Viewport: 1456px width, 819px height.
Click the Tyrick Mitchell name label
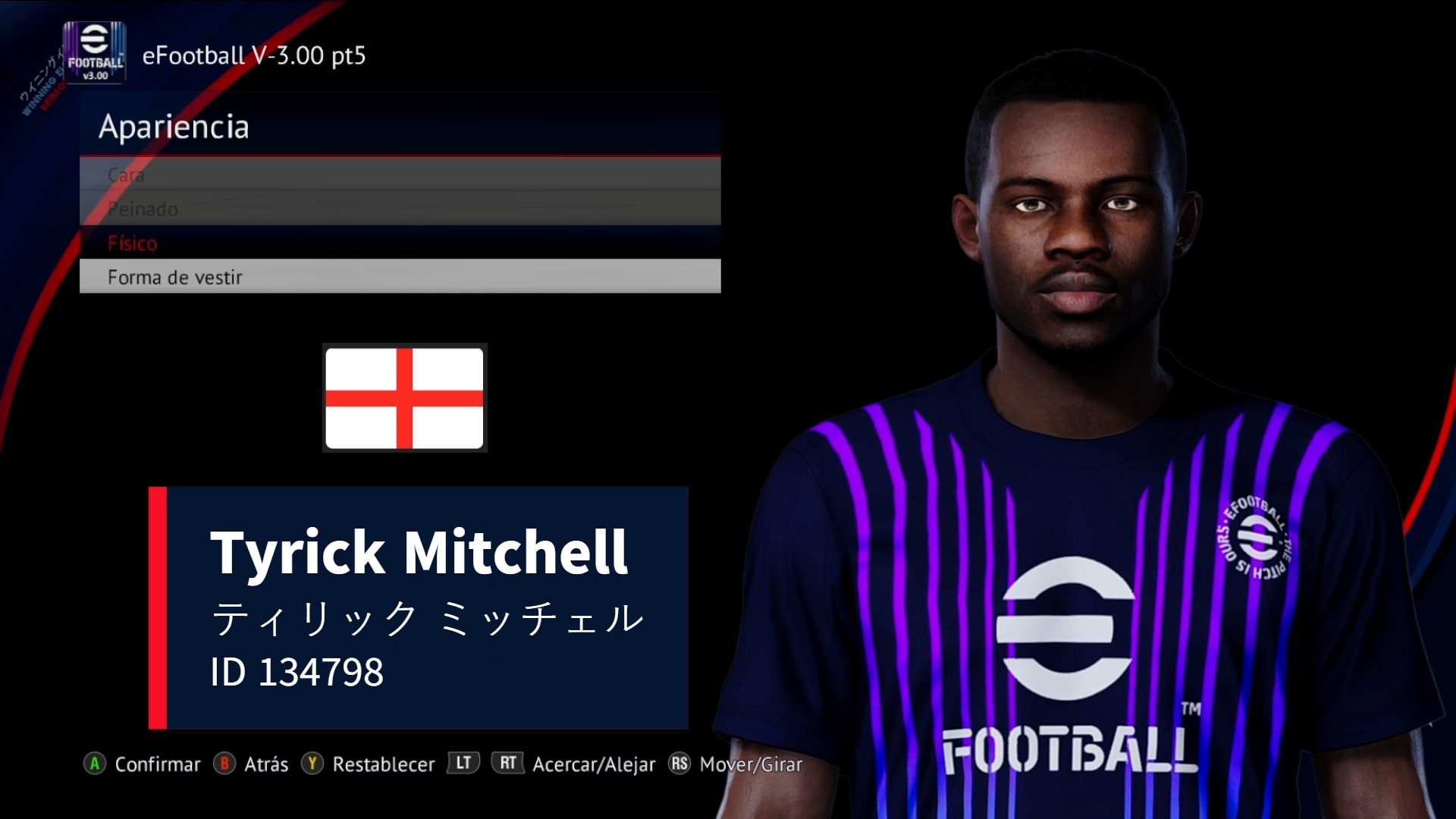click(x=419, y=553)
